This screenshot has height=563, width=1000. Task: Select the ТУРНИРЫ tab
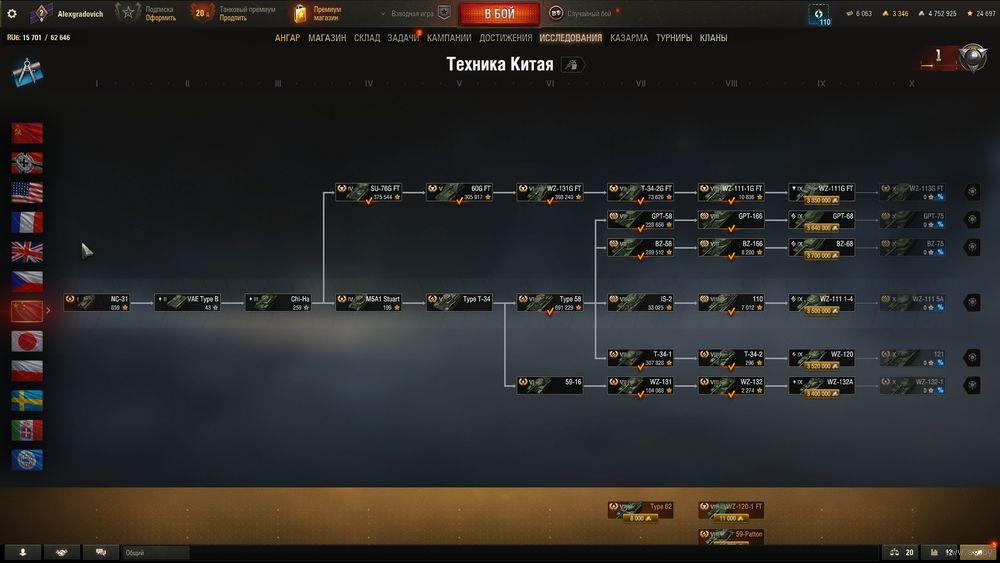[674, 38]
